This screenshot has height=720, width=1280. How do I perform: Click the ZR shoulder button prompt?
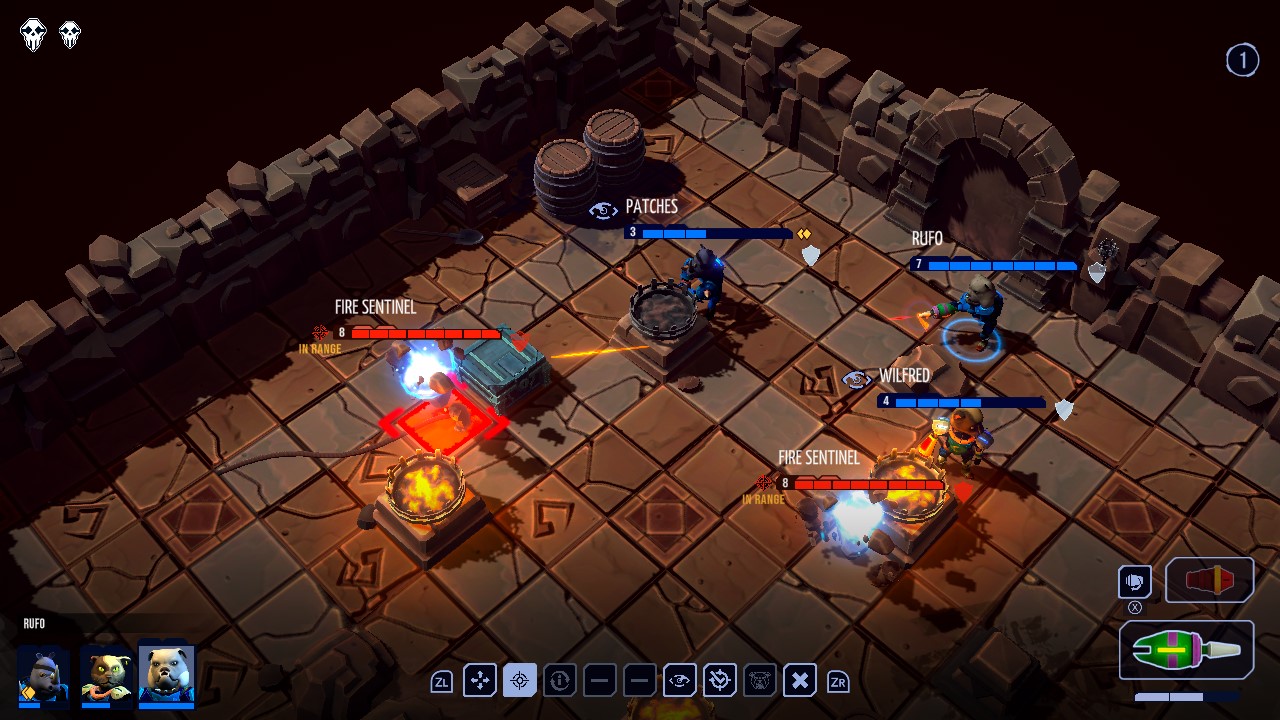839,681
